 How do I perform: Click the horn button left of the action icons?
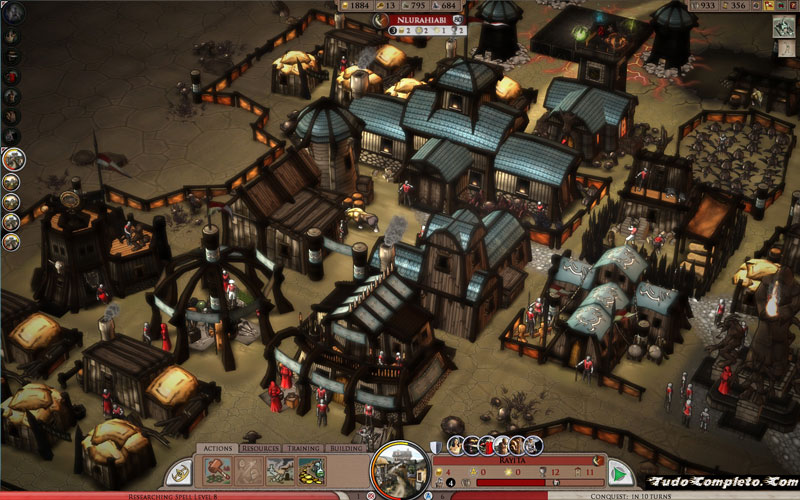click(178, 473)
